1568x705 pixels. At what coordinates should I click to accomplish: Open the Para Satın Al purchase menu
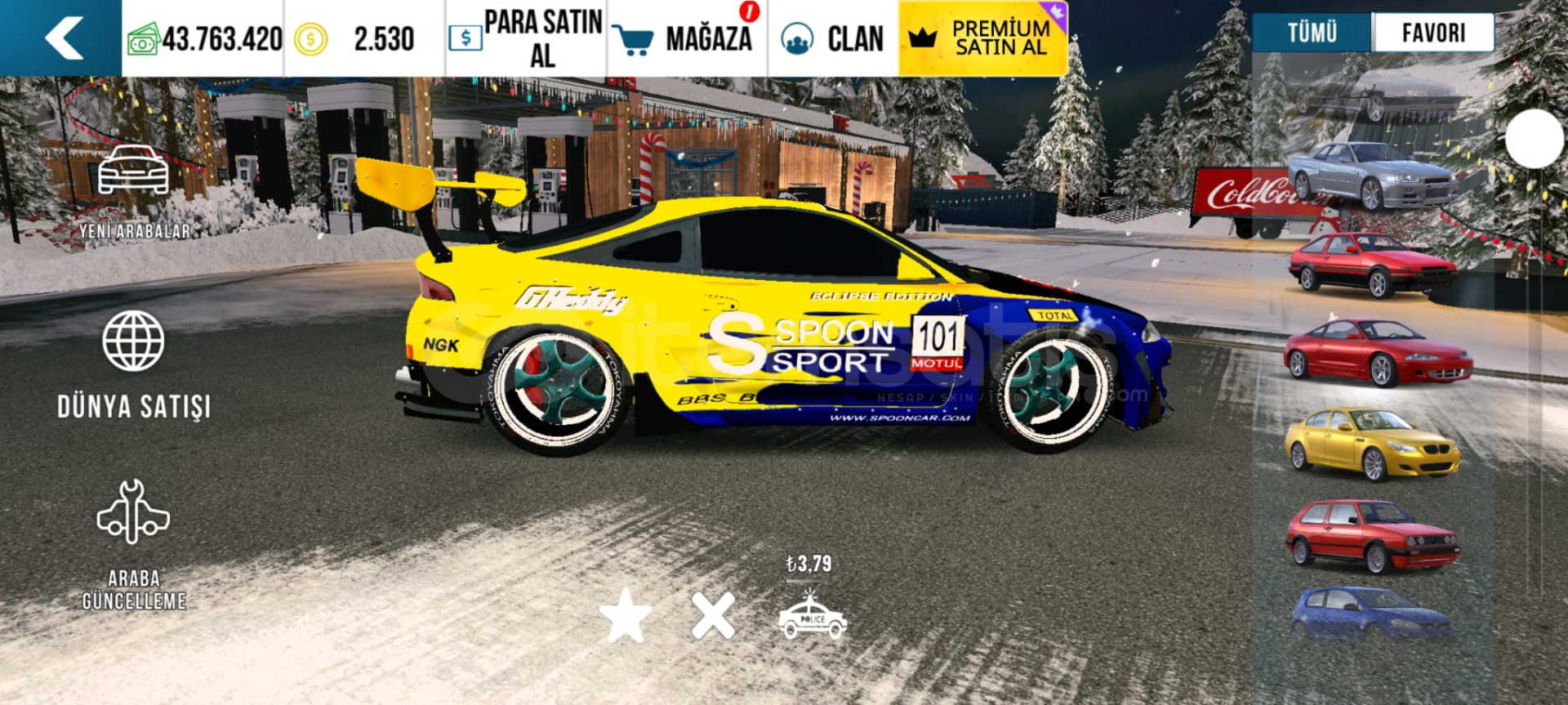click(x=526, y=38)
